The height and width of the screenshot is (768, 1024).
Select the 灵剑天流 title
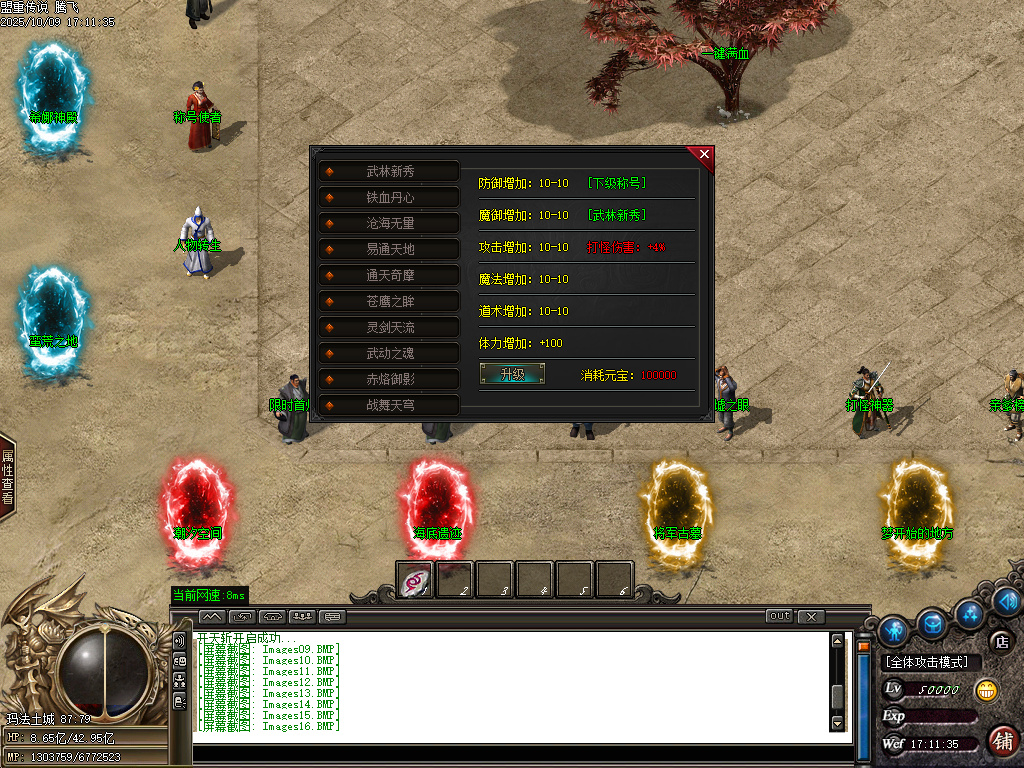[x=389, y=327]
